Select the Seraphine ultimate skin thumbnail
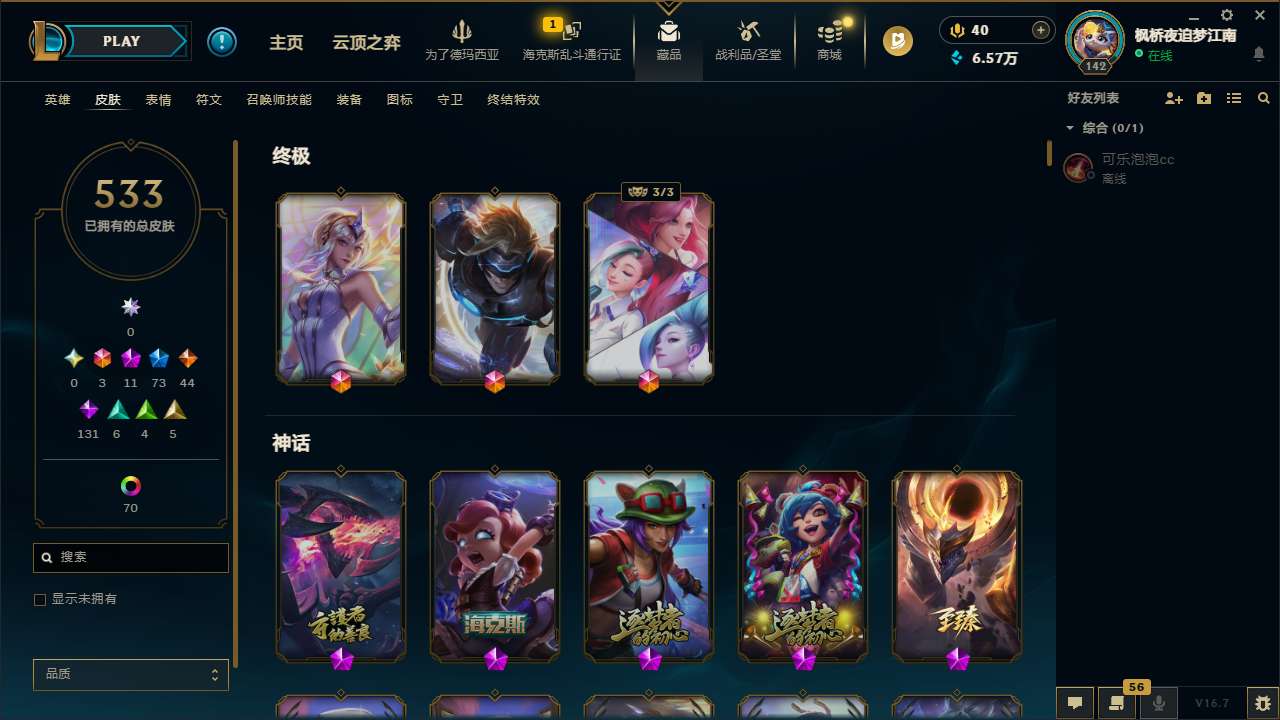The height and width of the screenshot is (720, 1280). point(648,288)
